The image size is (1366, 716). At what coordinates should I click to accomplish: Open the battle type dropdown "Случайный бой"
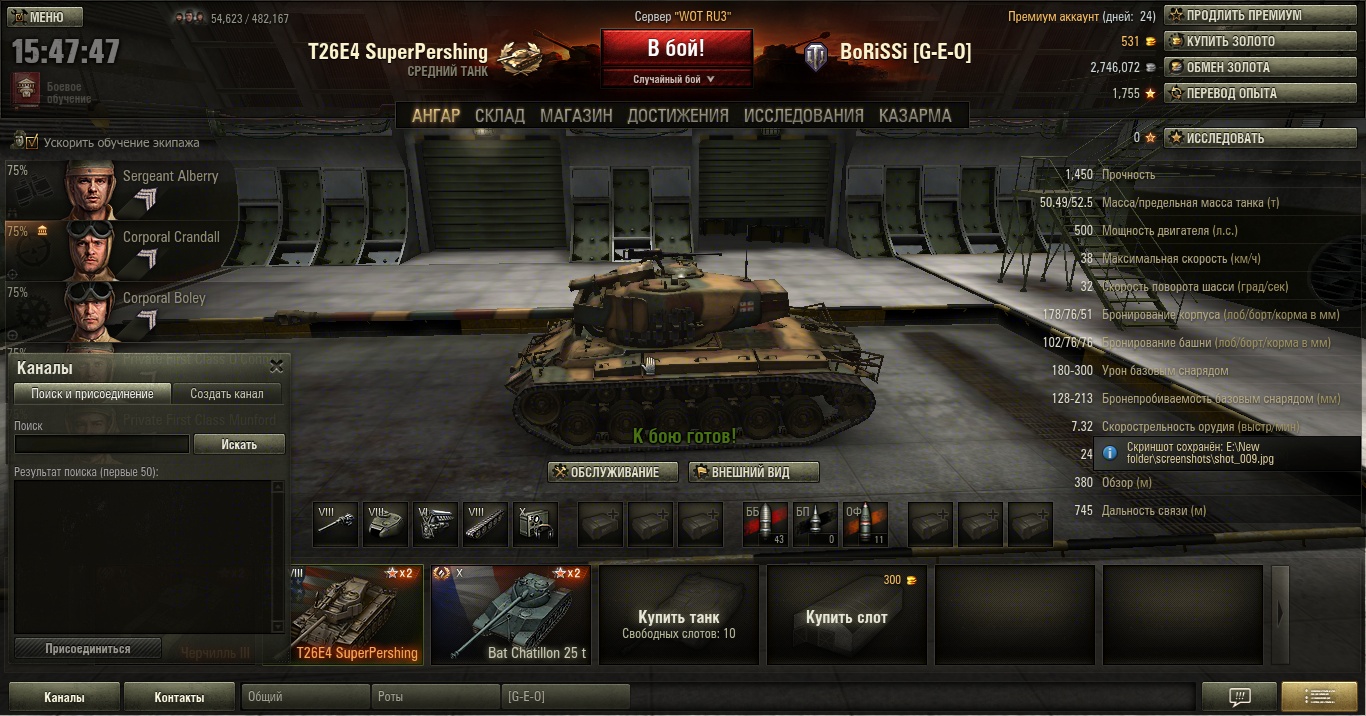pos(676,79)
